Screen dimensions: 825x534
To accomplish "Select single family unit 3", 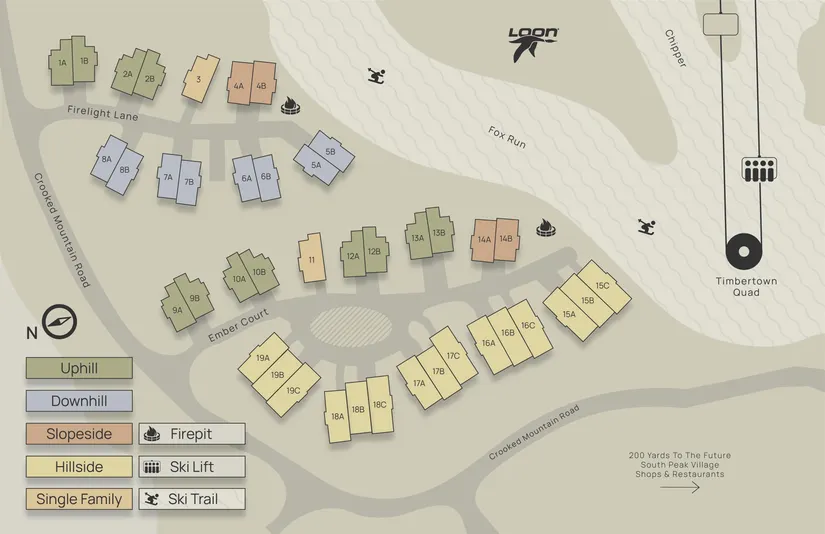I will (x=200, y=78).
